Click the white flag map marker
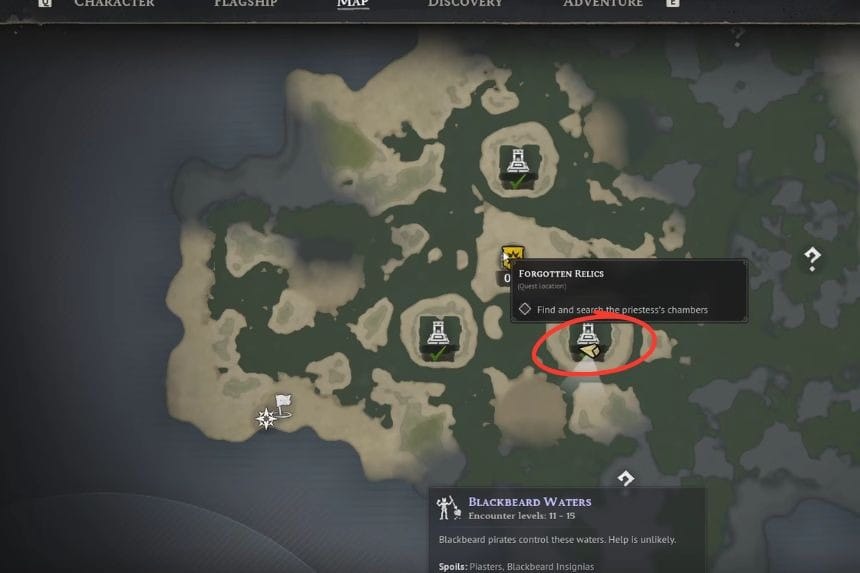This screenshot has height=573, width=860. tap(283, 403)
